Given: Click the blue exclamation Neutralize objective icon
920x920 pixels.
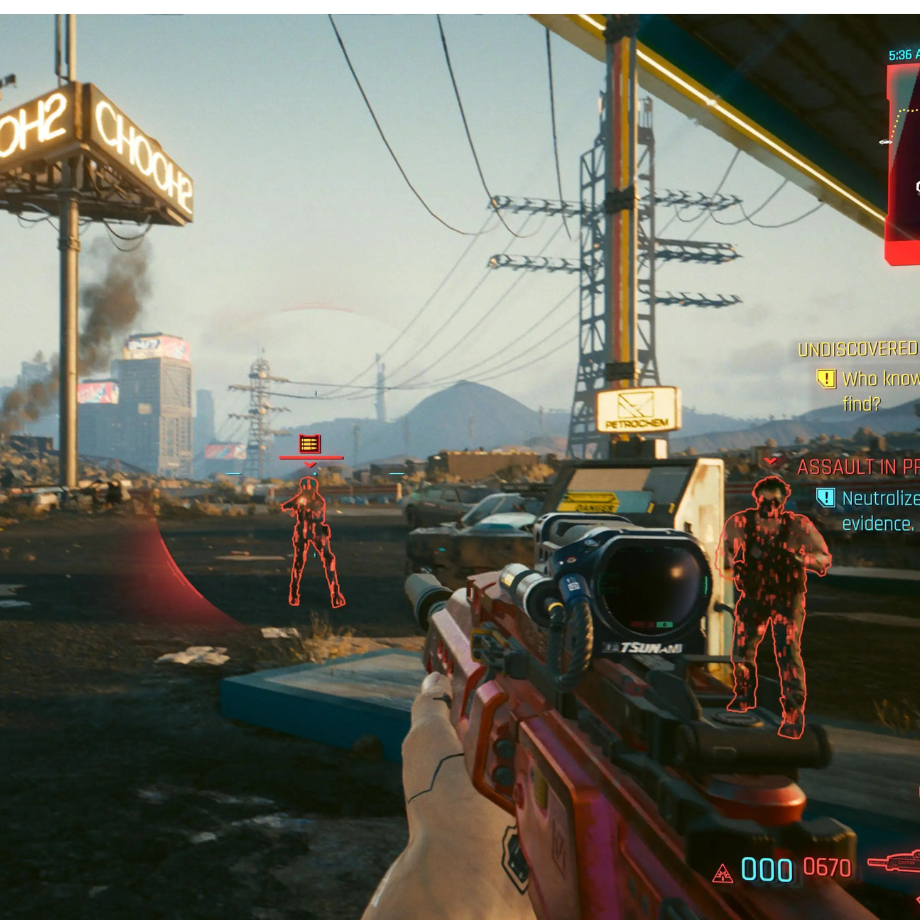Looking at the screenshot, I should click(825, 497).
